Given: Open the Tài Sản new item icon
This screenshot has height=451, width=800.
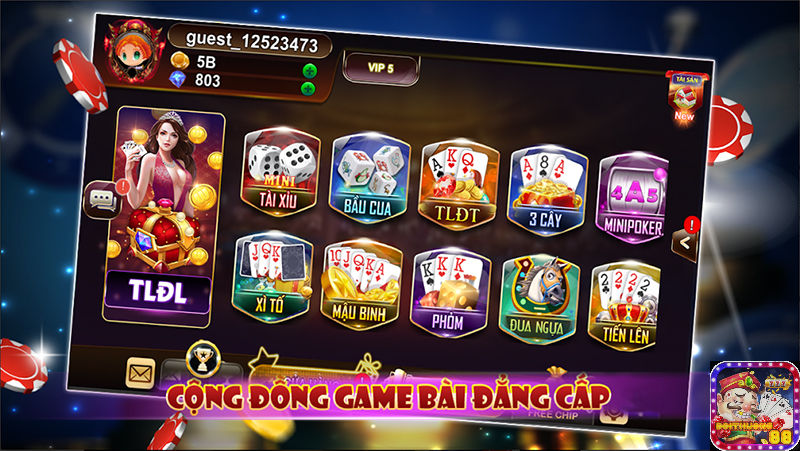Looking at the screenshot, I should pos(684,98).
